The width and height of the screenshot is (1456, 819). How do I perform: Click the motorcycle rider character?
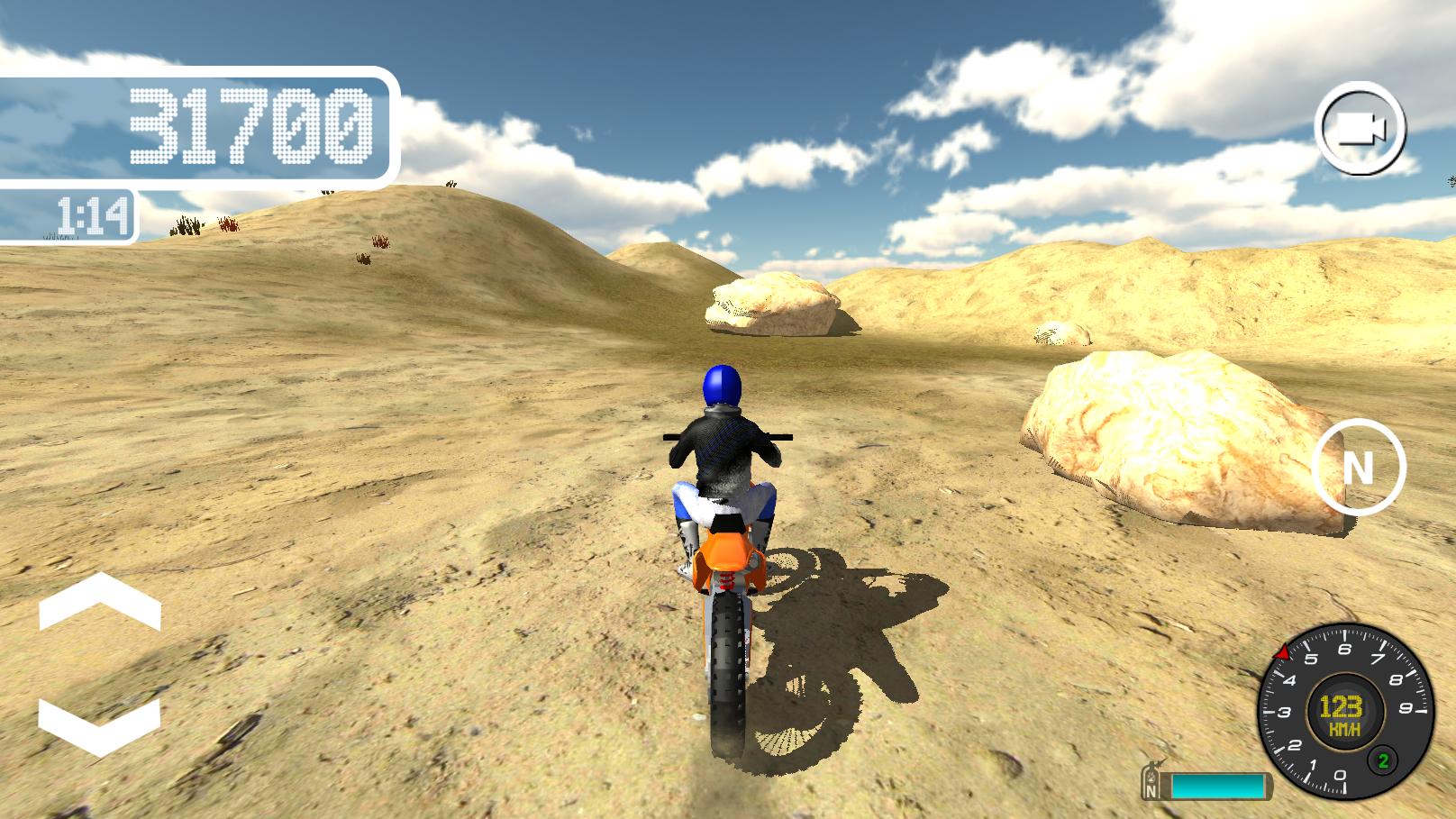pos(721,450)
